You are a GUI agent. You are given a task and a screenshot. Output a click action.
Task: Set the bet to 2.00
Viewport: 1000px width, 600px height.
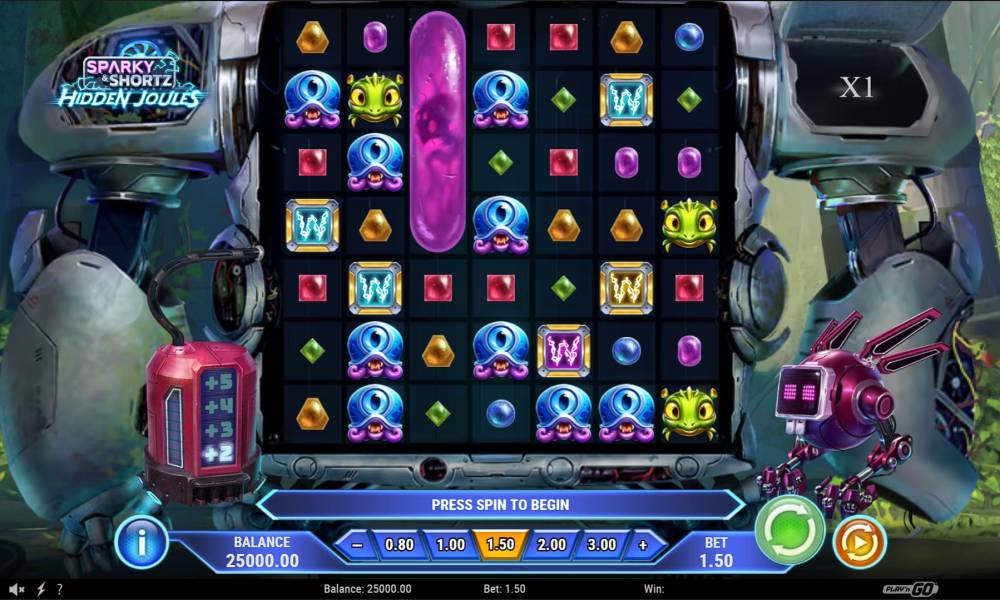(551, 545)
